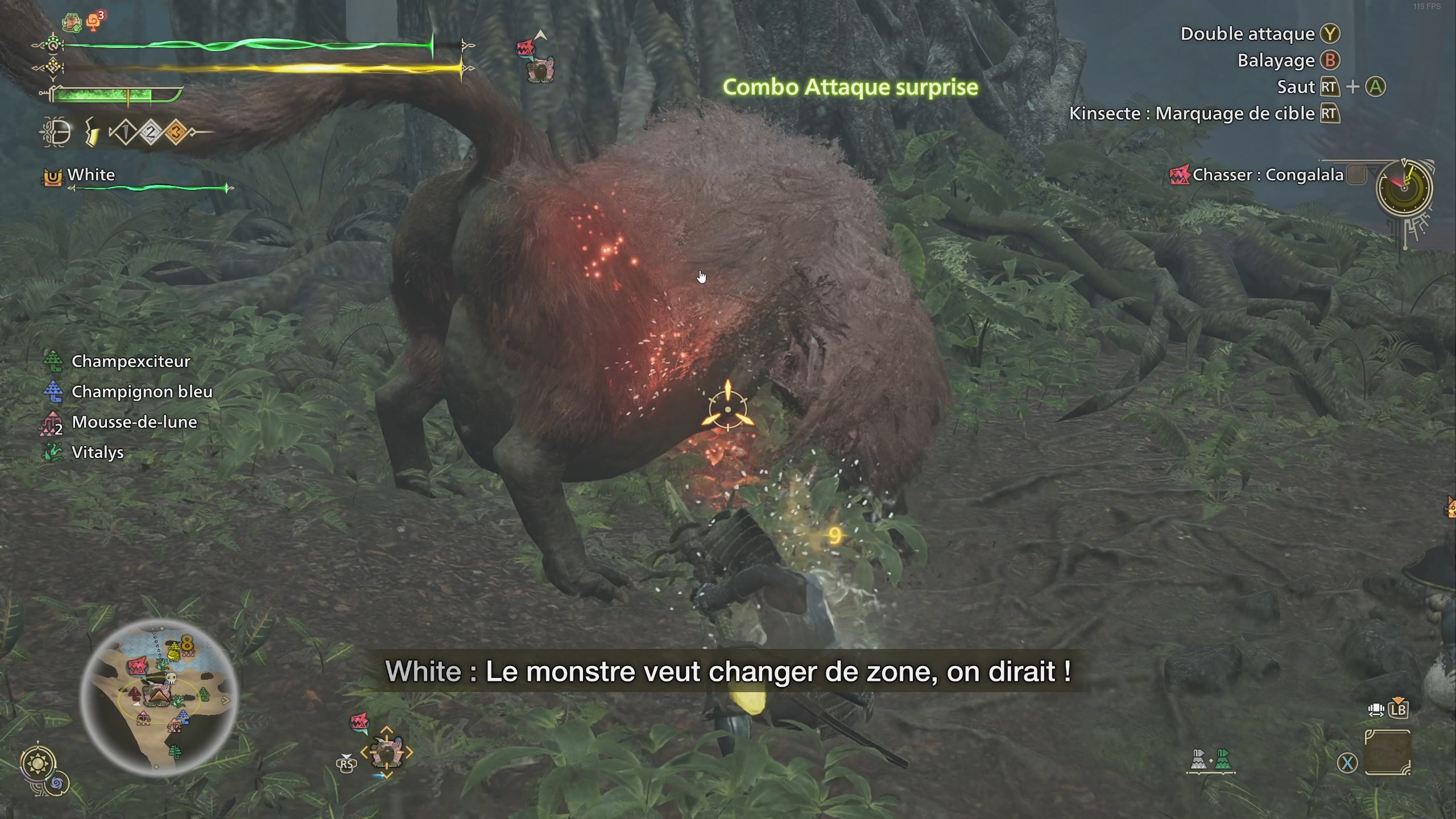Click the Combo Attaque surprise banner
This screenshot has width=1456, height=819.
coord(850,88)
